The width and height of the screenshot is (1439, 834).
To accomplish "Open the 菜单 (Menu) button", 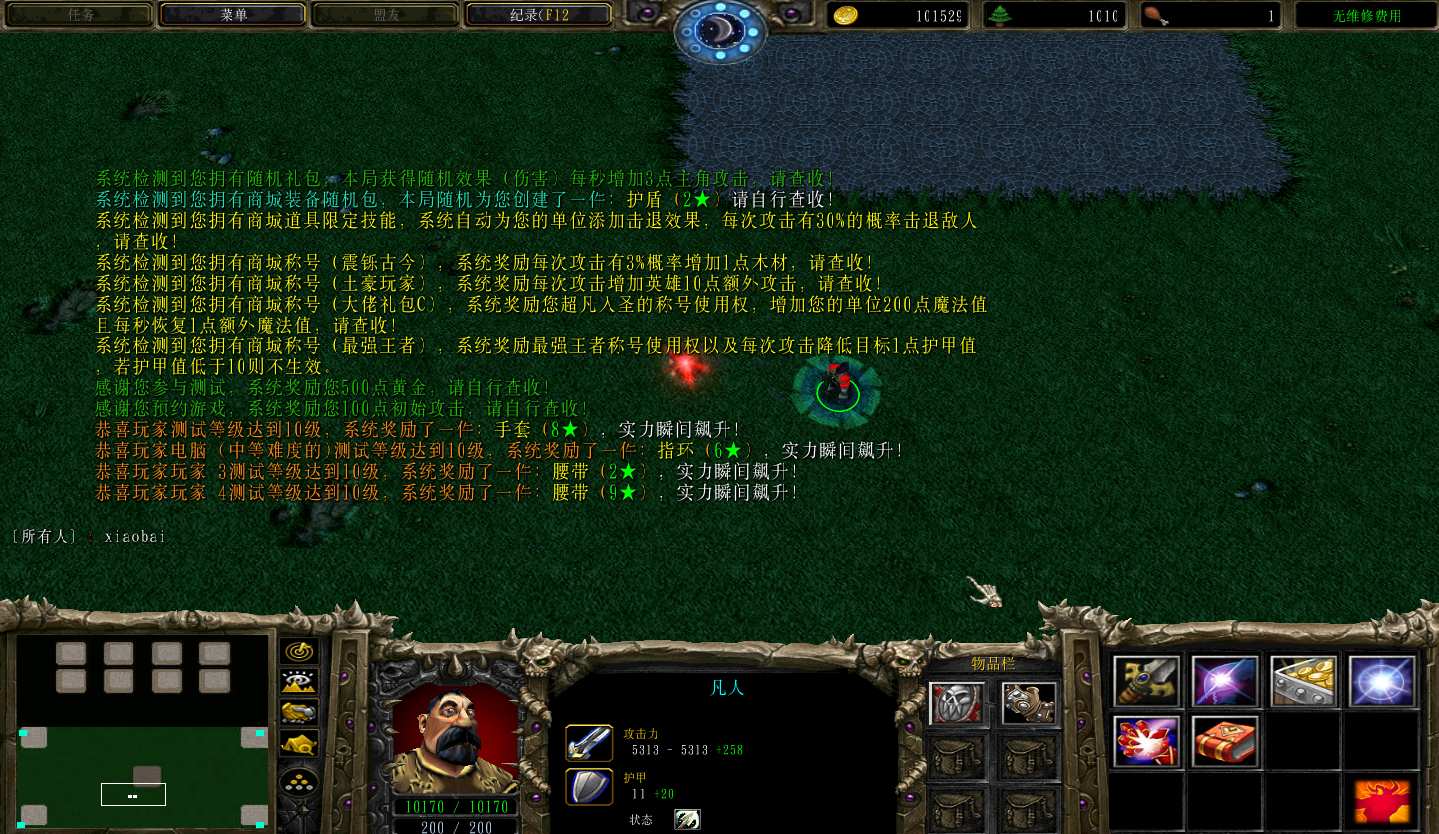I will coord(234,15).
